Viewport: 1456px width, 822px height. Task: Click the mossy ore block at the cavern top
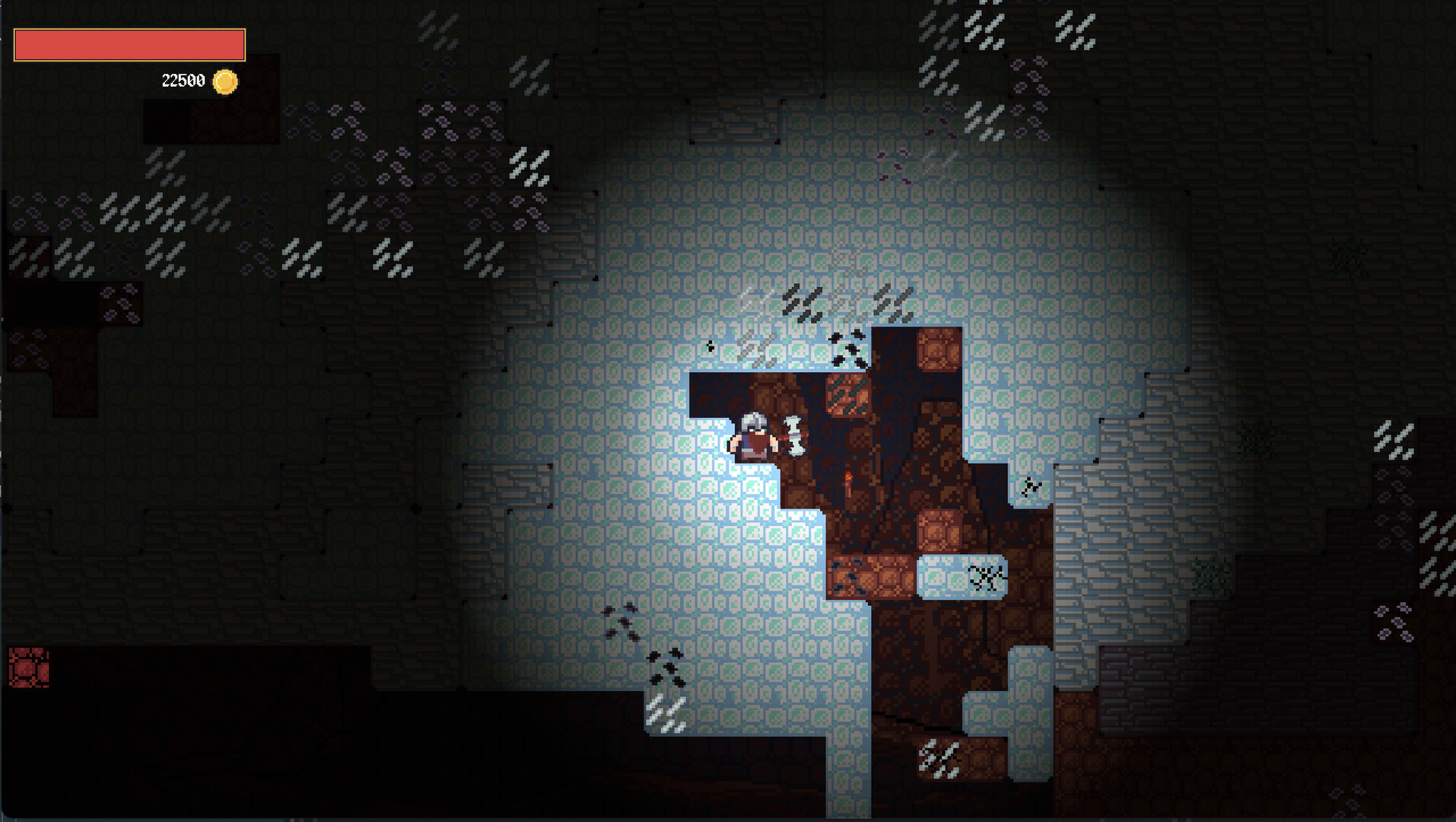847,393
